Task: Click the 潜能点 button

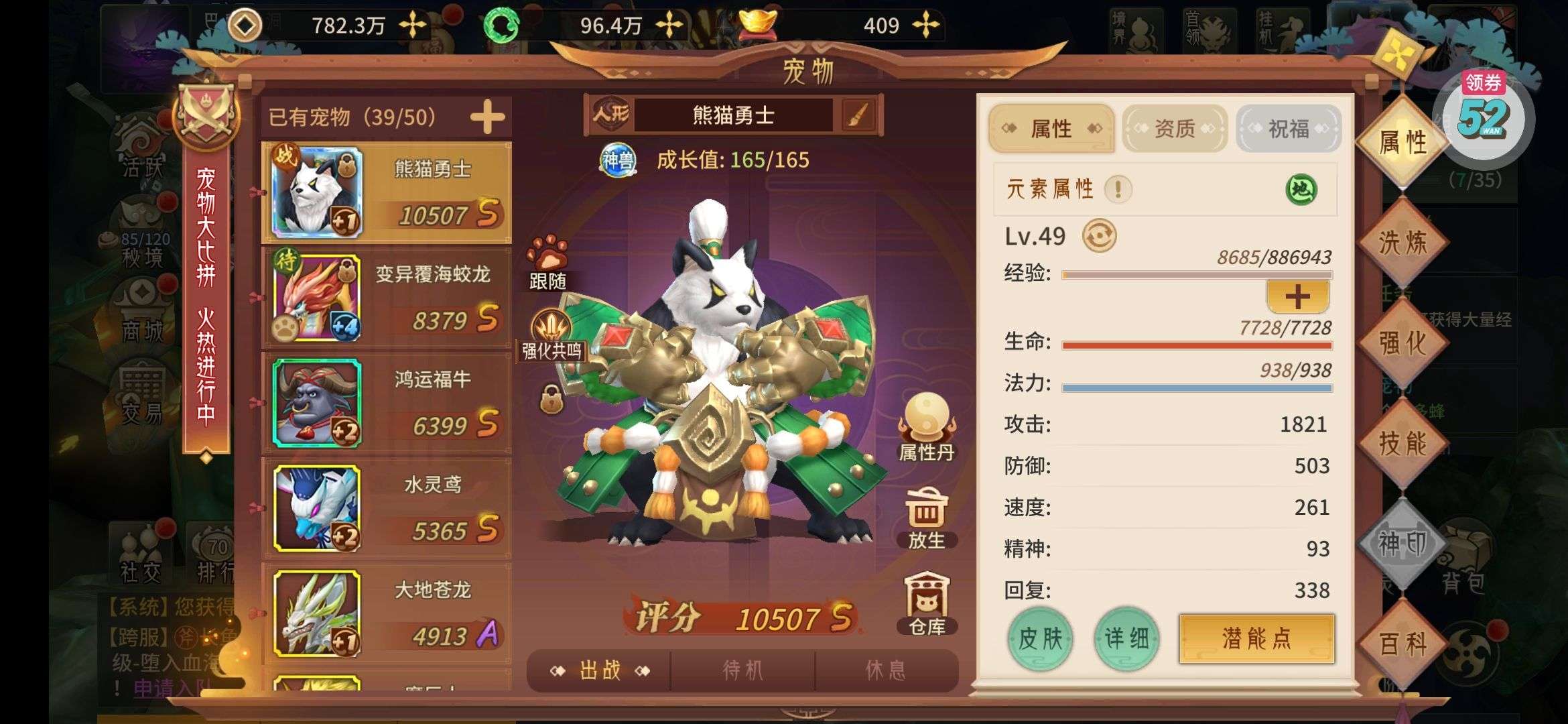Action: (1256, 639)
